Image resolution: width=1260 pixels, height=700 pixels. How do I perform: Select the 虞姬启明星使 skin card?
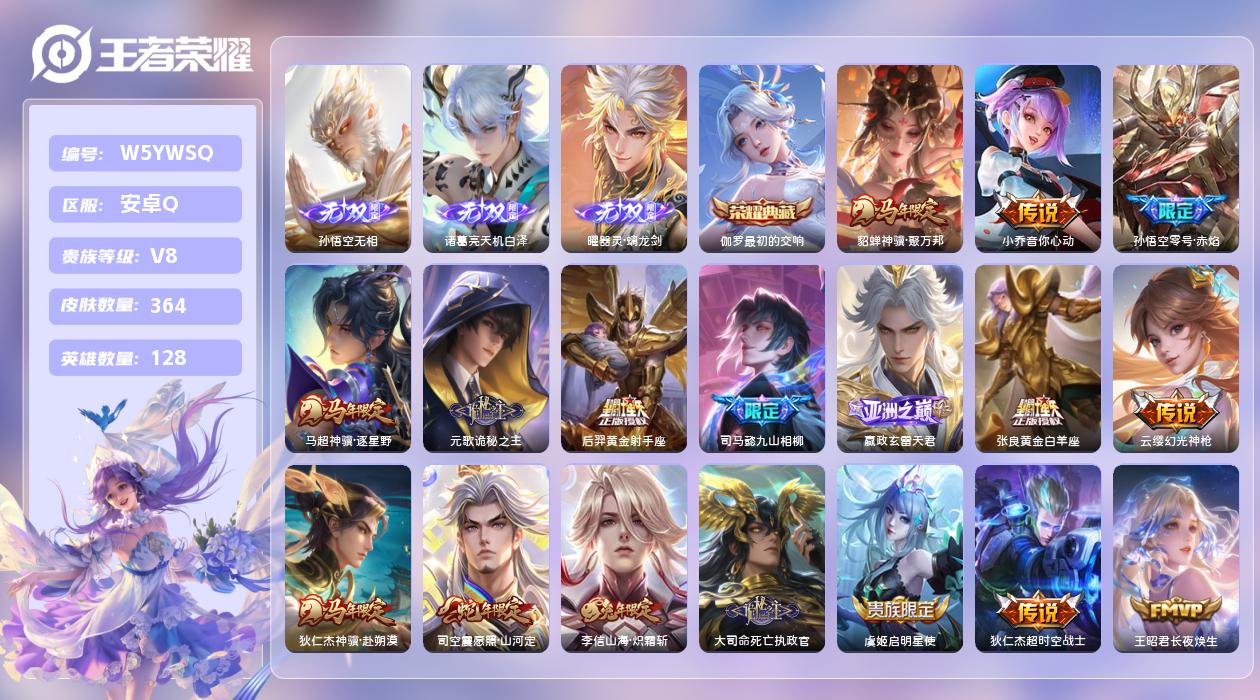[900, 558]
